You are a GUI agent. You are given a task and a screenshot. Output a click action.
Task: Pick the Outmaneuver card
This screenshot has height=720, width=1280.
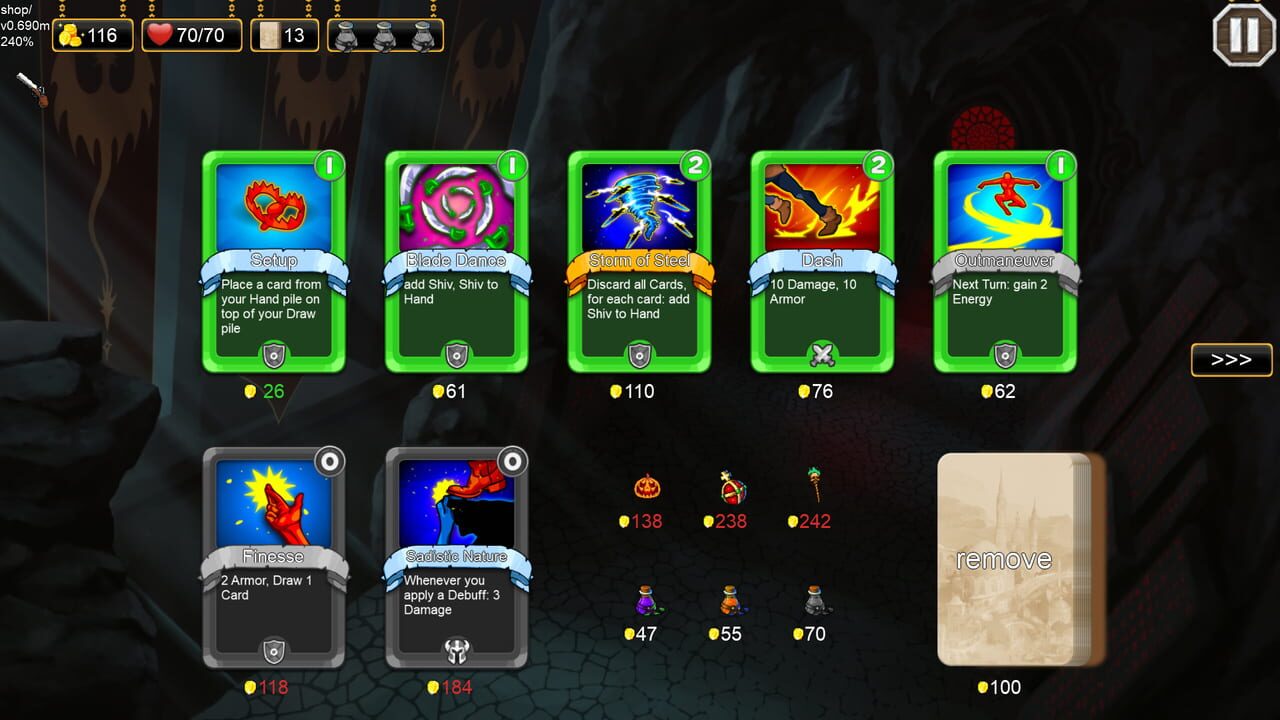pyautogui.click(x=1005, y=262)
